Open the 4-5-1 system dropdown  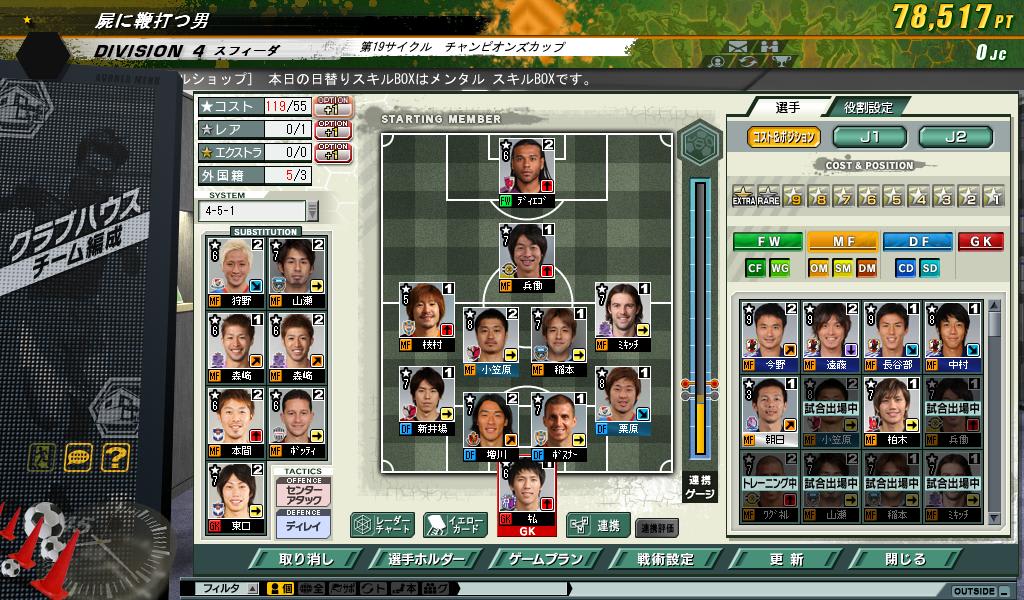[312, 211]
